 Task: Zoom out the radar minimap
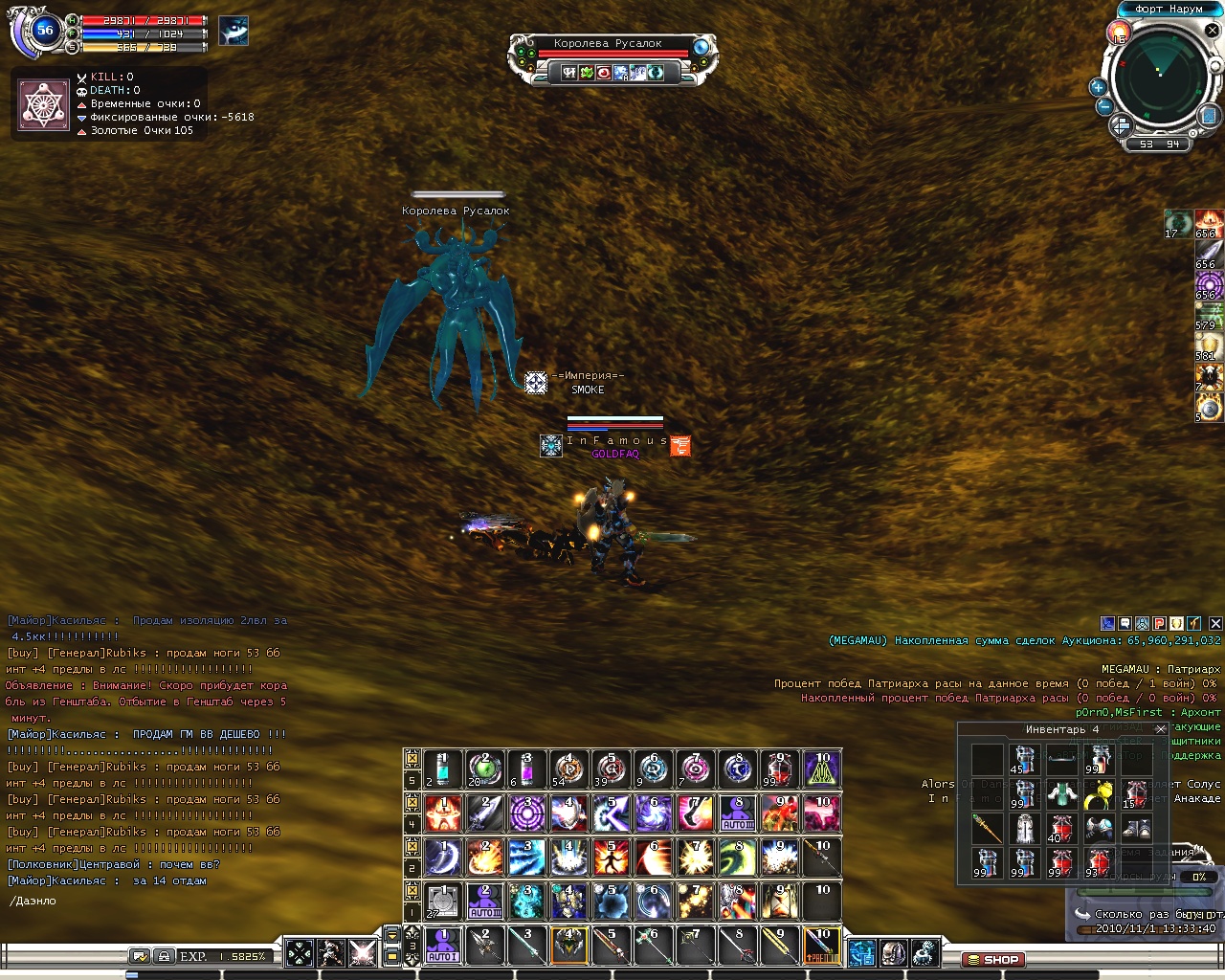(x=1104, y=107)
